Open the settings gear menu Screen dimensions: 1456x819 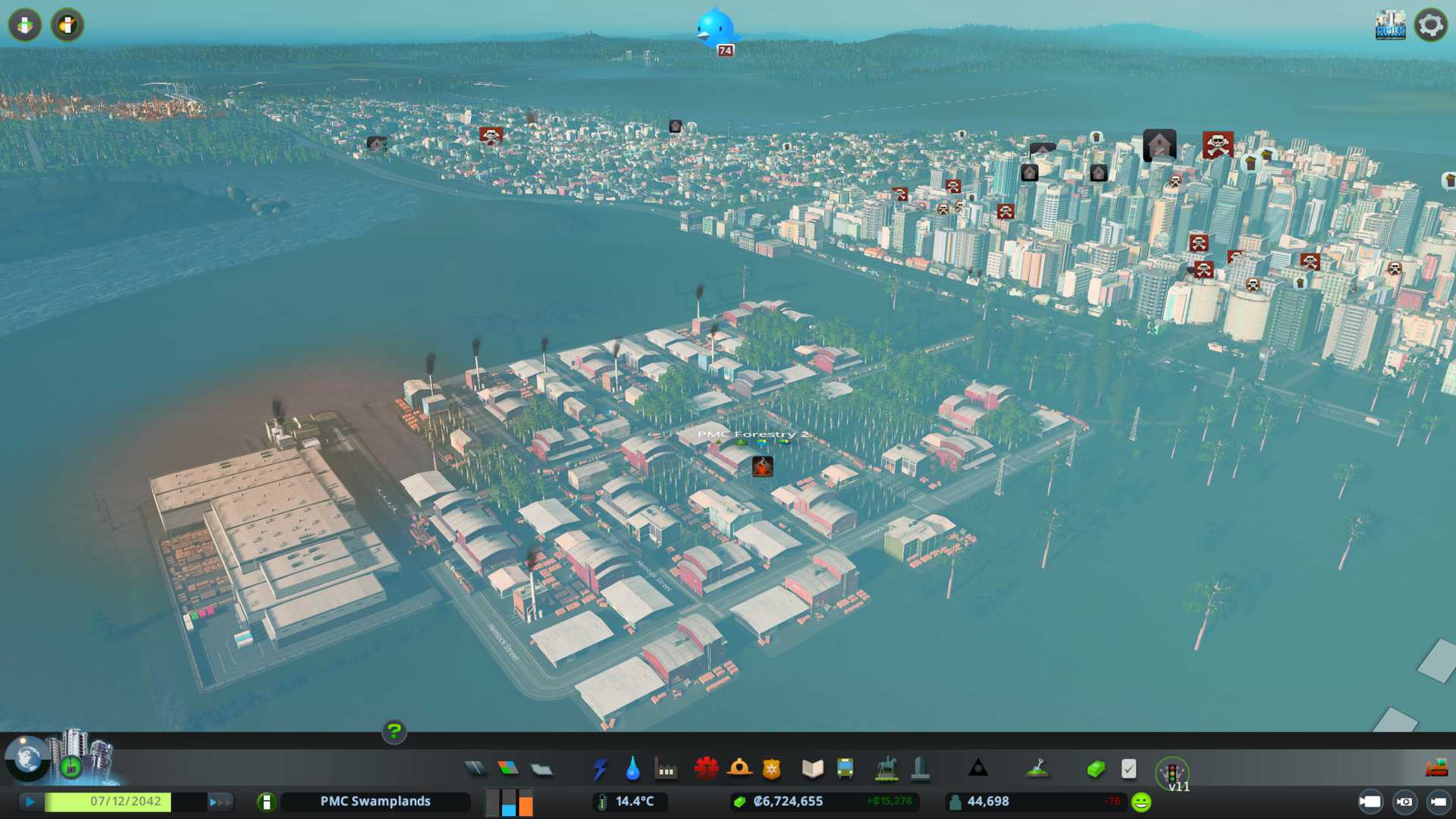pos(1430,25)
